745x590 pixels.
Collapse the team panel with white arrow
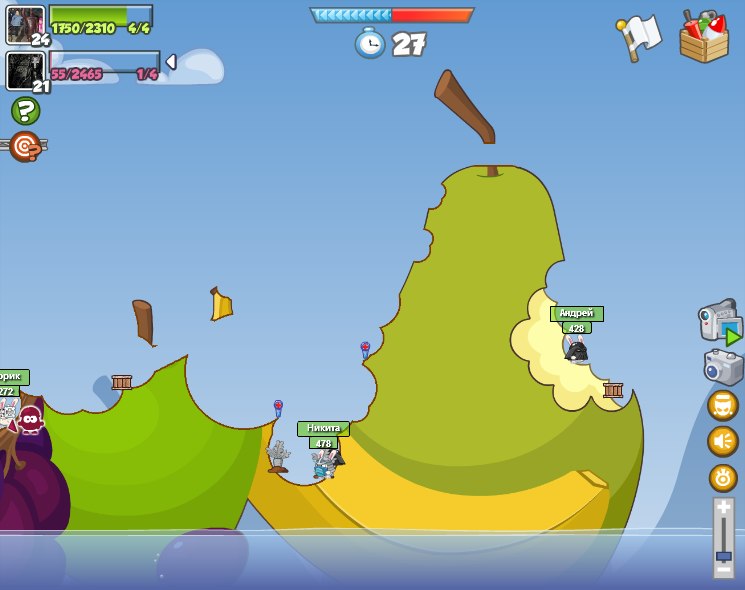coord(171,62)
